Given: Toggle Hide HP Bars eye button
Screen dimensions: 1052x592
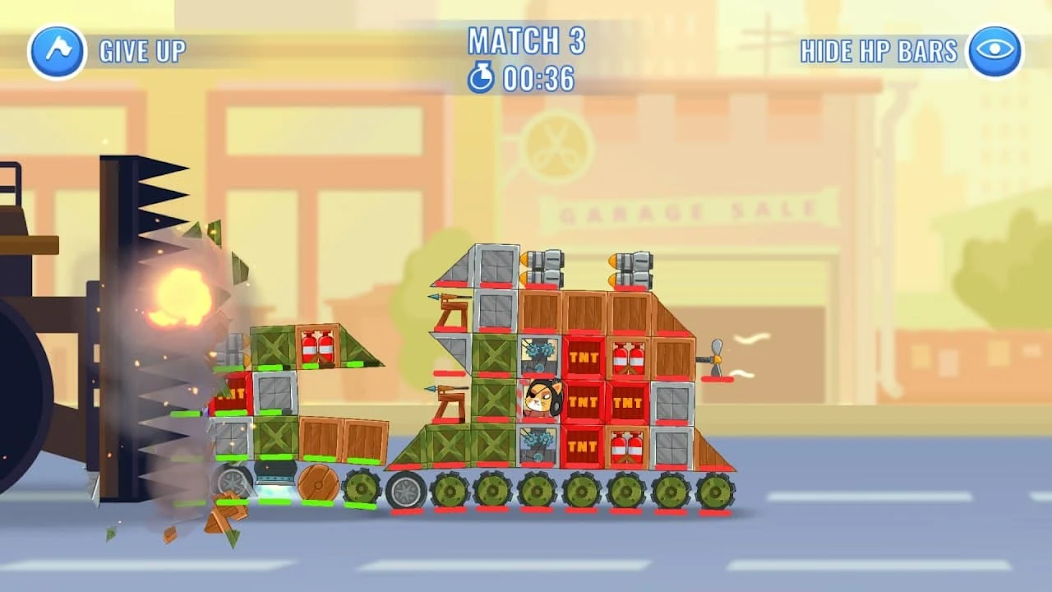Looking at the screenshot, I should click(995, 51).
